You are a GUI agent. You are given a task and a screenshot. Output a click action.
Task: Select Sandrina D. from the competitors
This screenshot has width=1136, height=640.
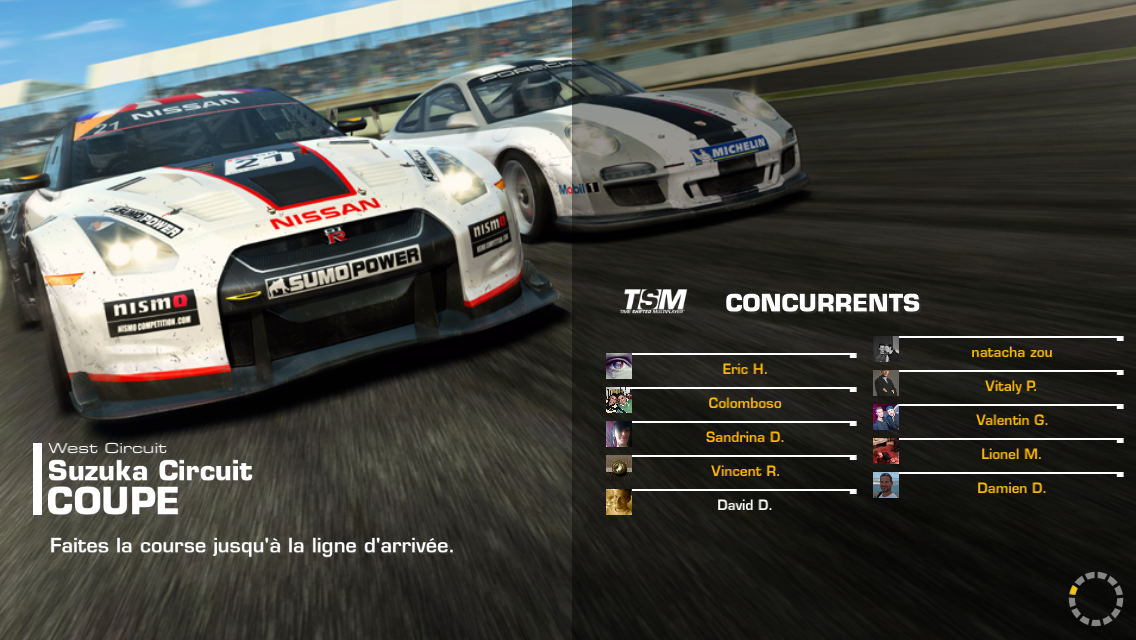coord(744,437)
